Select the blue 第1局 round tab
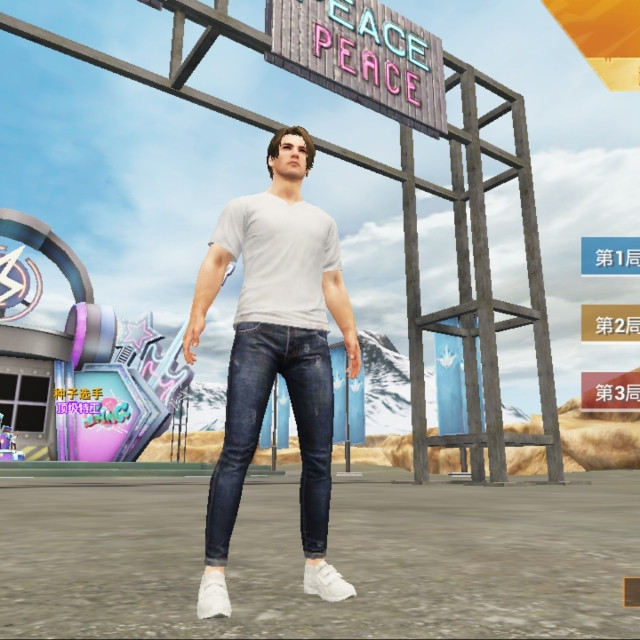 click(x=612, y=258)
